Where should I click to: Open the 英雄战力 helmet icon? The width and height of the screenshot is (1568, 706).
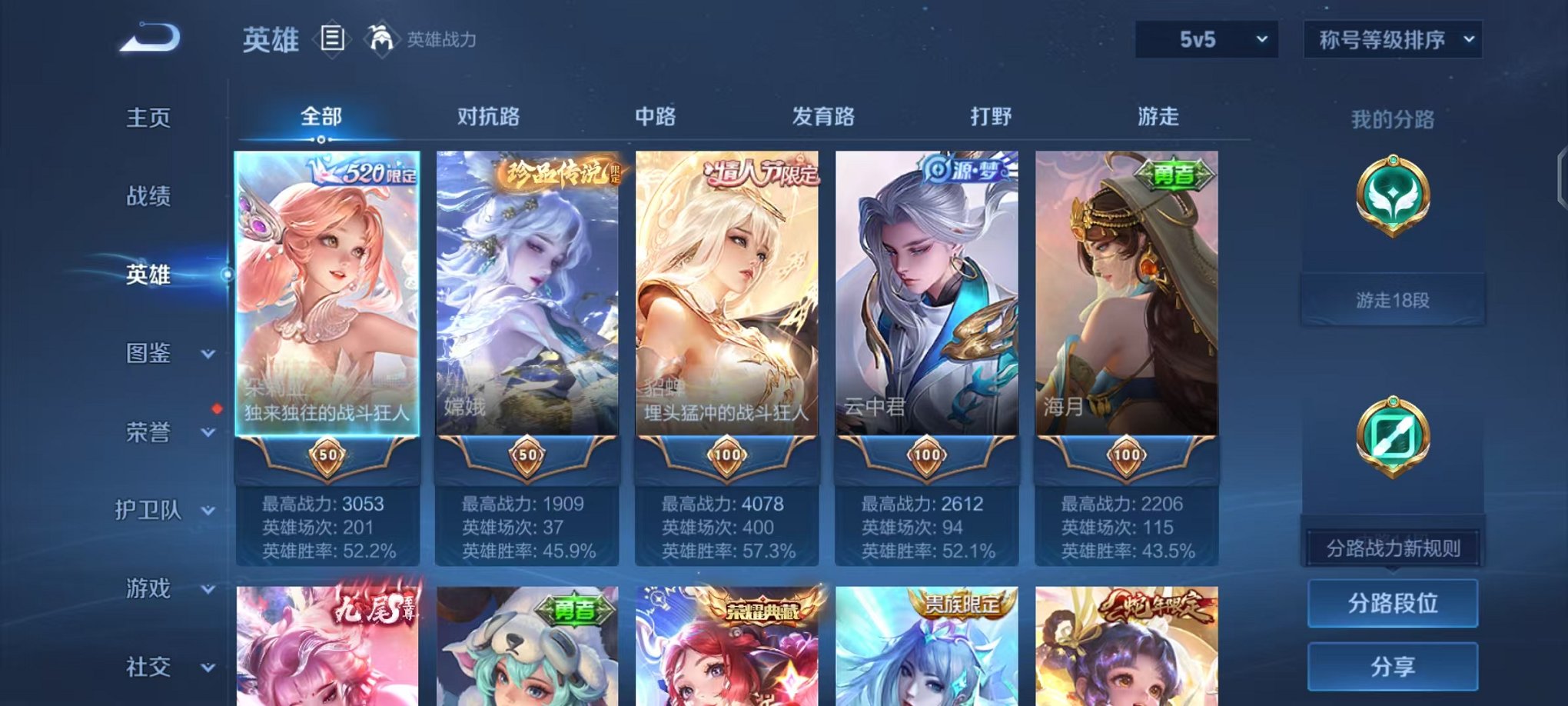[381, 35]
